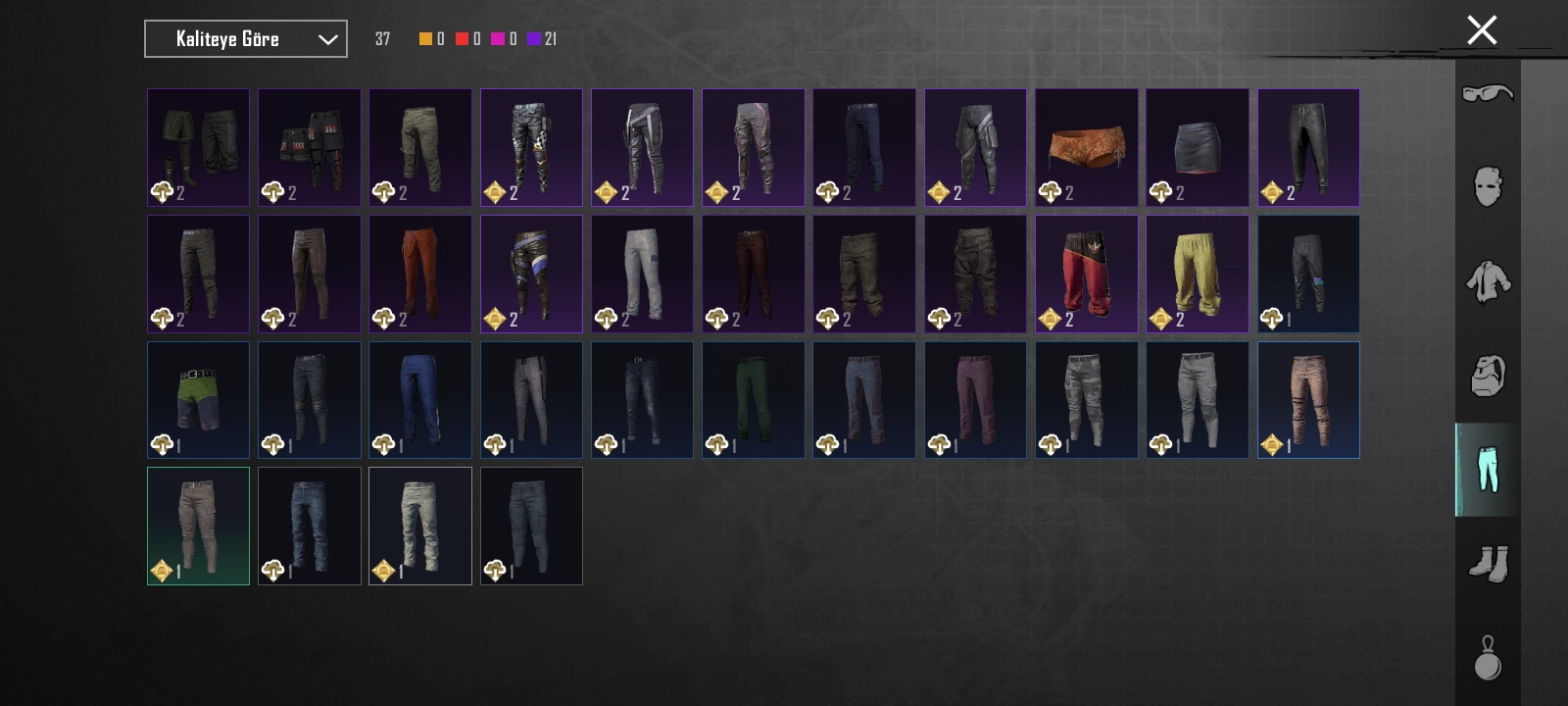This screenshot has width=1568, height=706.
Task: Select the backpack category tab
Action: point(1488,375)
